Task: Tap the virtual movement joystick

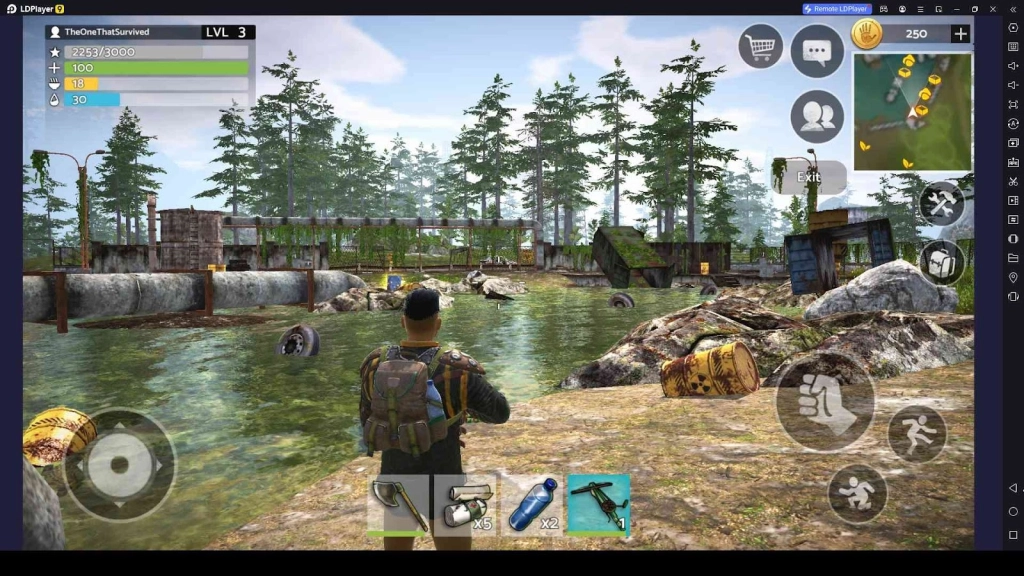Action: (119, 465)
